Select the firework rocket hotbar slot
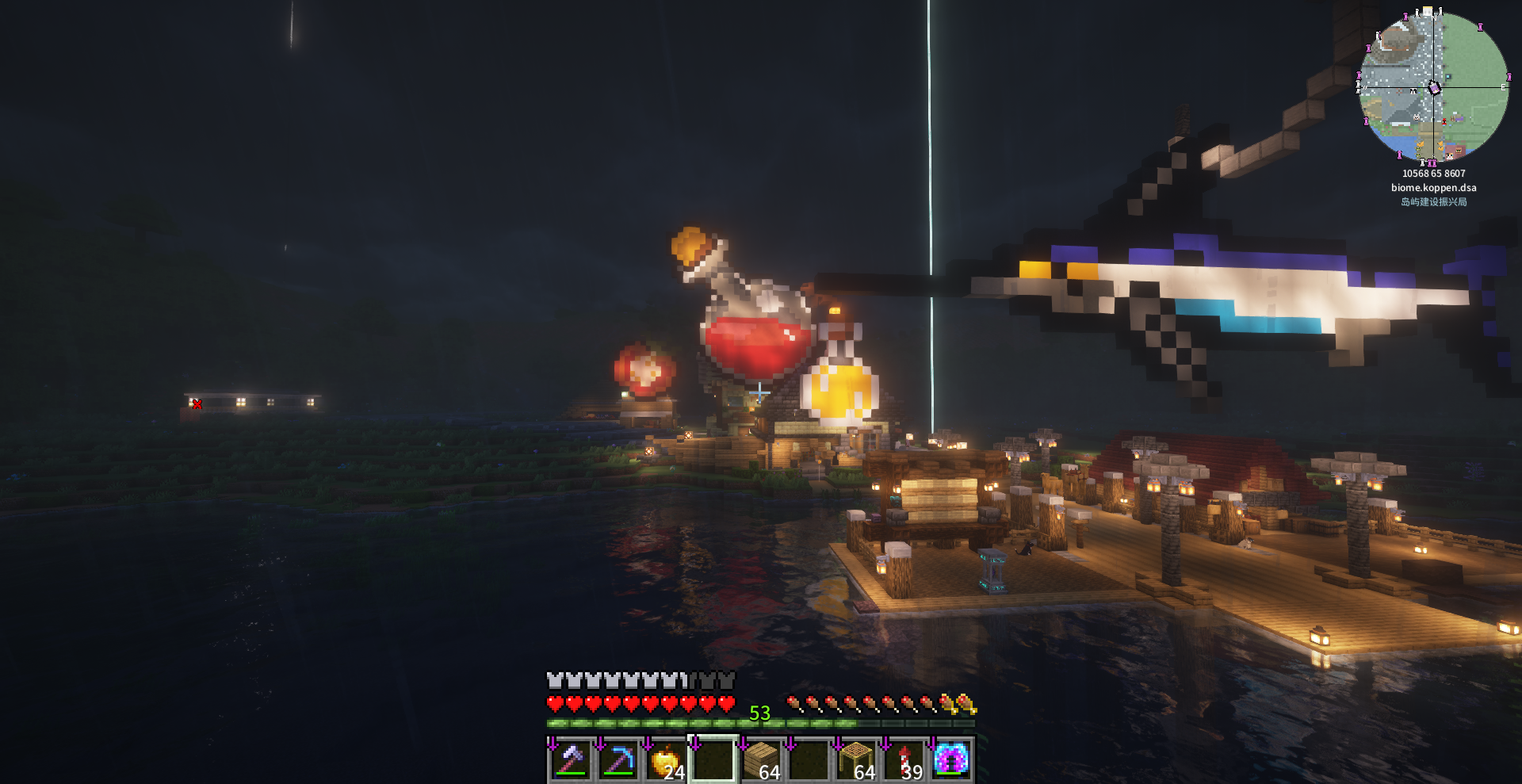The height and width of the screenshot is (784, 1522). tap(904, 761)
